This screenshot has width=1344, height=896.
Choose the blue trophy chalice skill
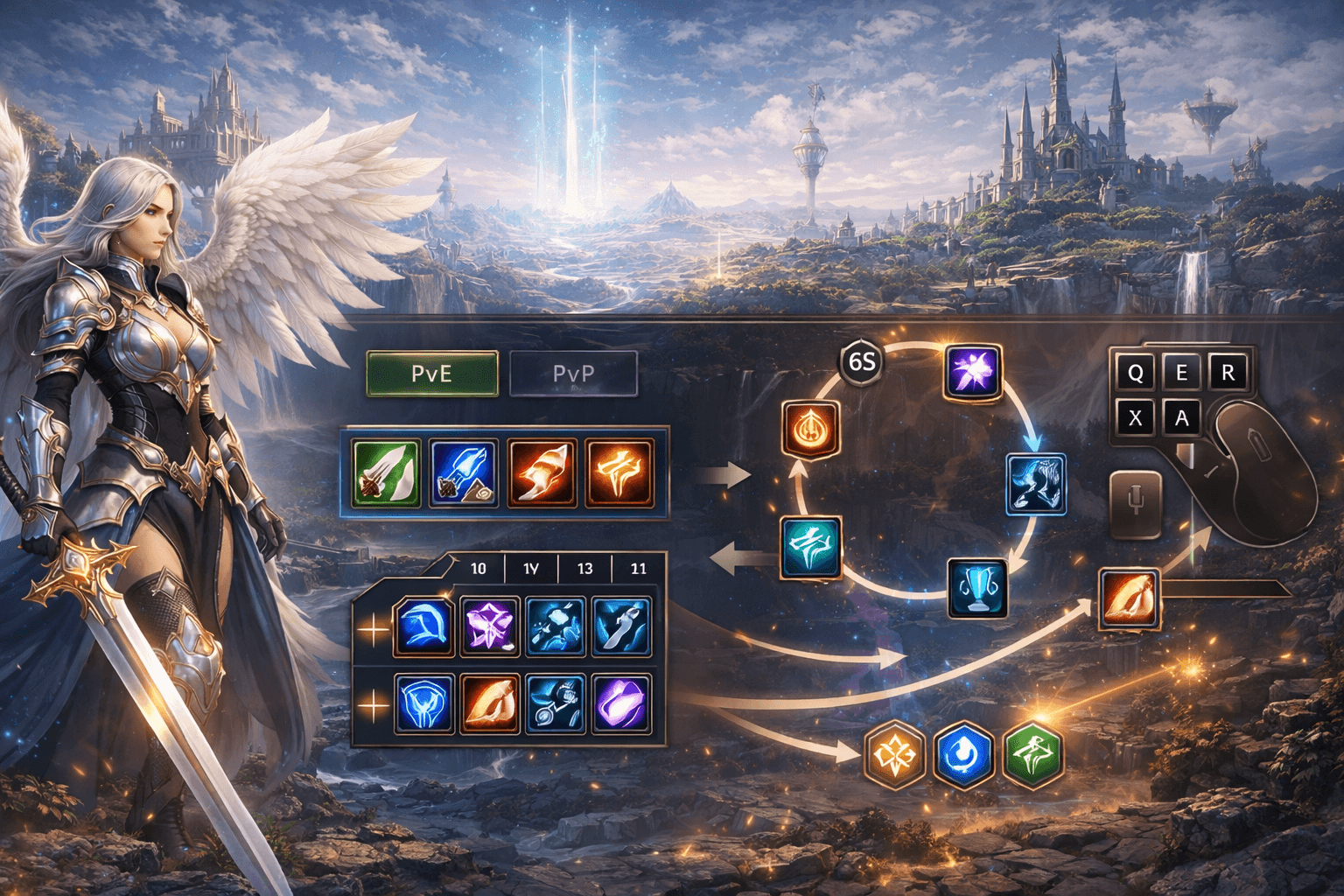(x=977, y=587)
